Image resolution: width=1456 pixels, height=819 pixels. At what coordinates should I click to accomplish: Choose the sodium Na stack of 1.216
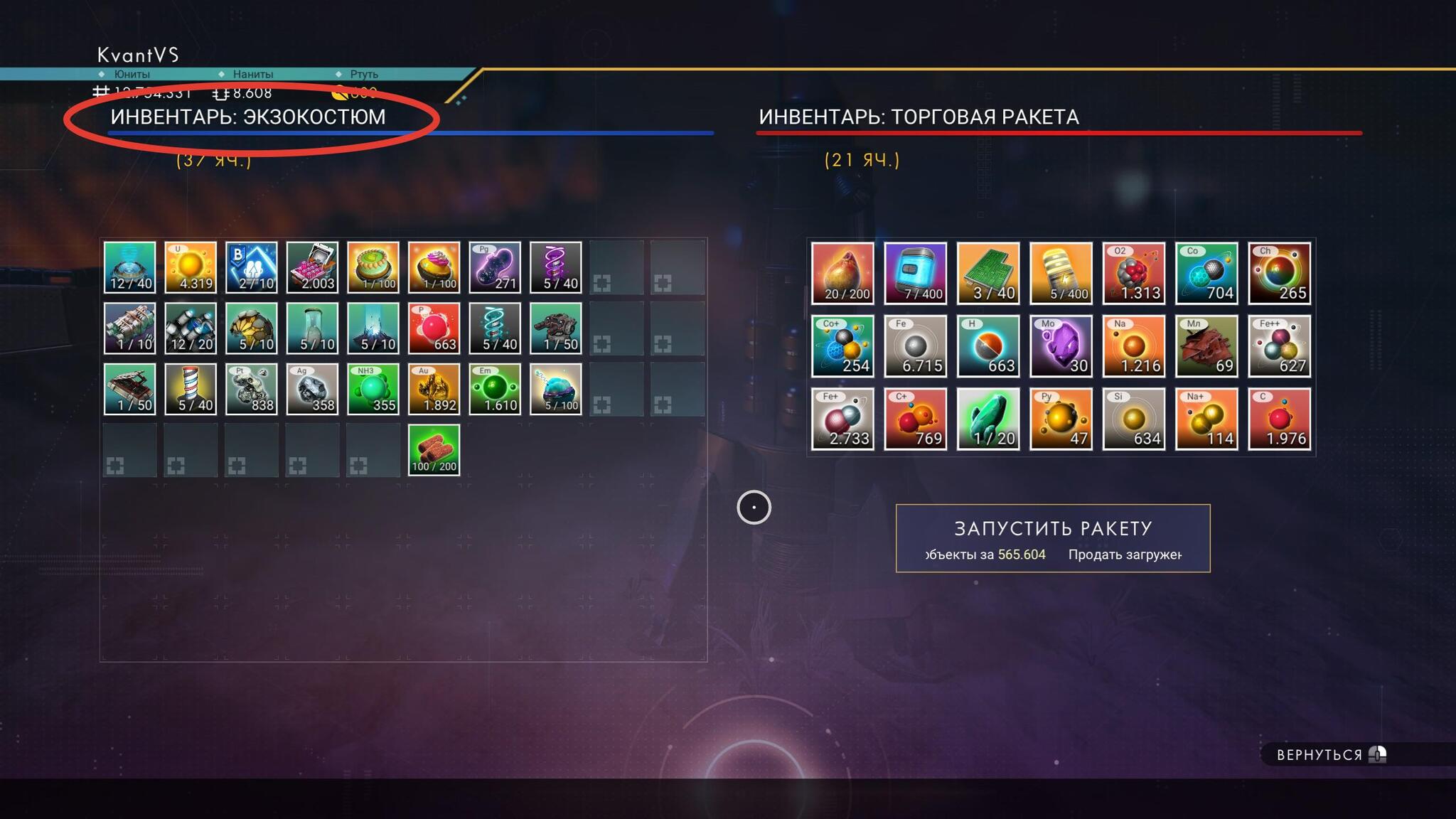pyautogui.click(x=1133, y=346)
